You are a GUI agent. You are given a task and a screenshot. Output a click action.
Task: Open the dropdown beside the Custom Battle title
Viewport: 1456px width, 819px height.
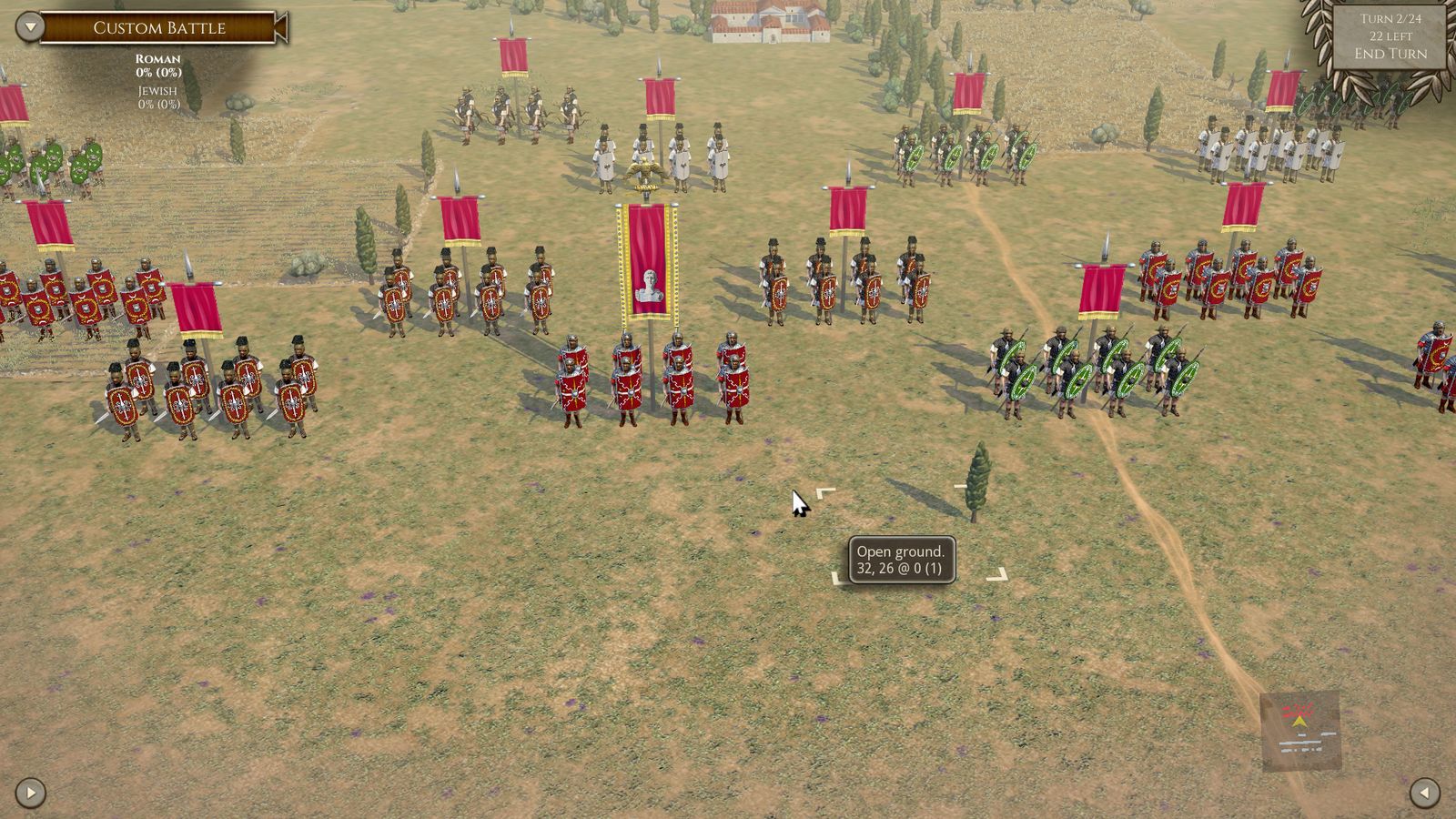pyautogui.click(x=30, y=26)
